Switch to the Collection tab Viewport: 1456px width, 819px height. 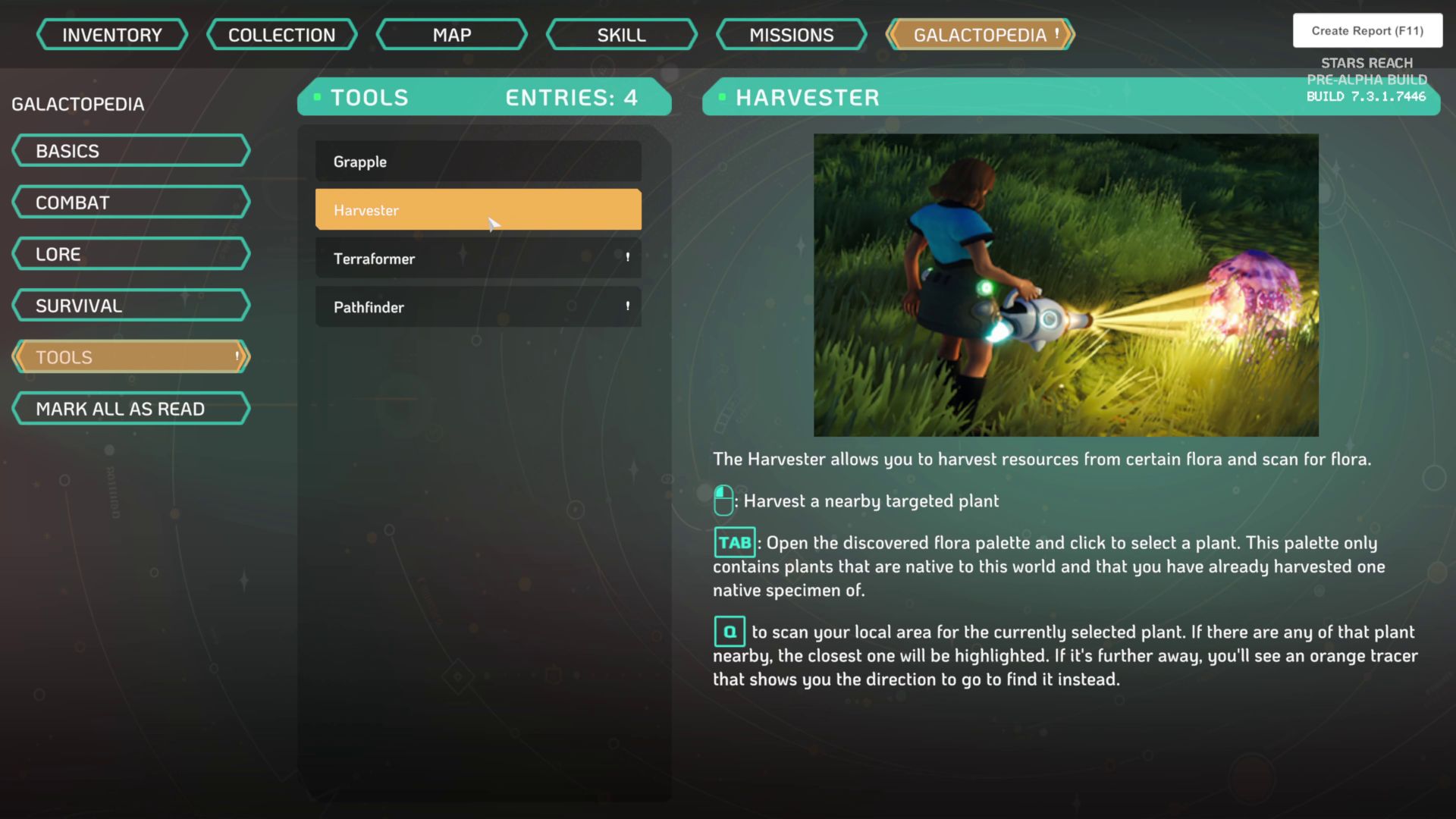click(281, 35)
